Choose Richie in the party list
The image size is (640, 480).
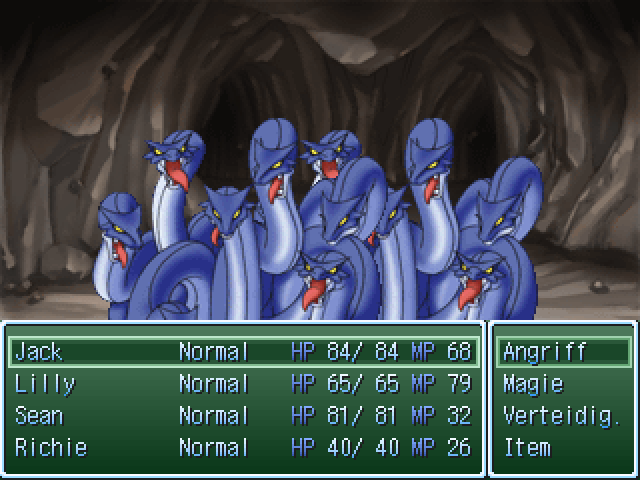click(243, 448)
